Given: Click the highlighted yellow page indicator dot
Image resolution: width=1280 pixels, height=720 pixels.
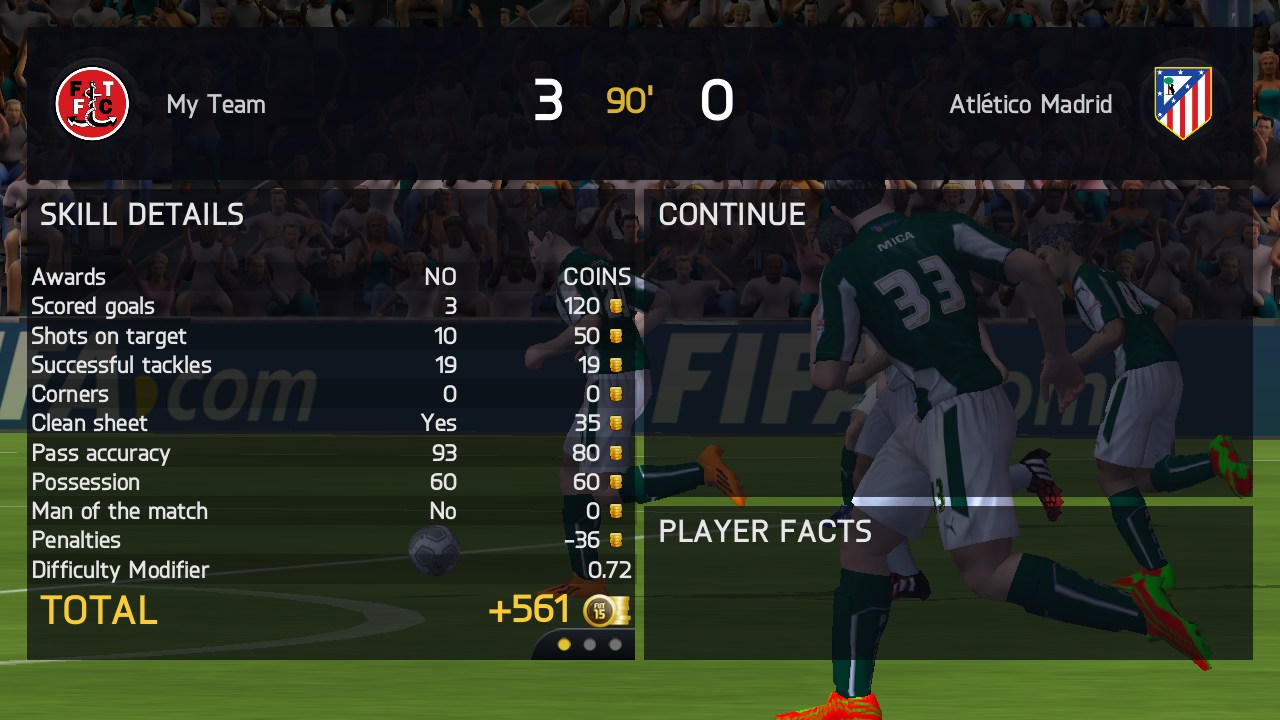Looking at the screenshot, I should 564,645.
